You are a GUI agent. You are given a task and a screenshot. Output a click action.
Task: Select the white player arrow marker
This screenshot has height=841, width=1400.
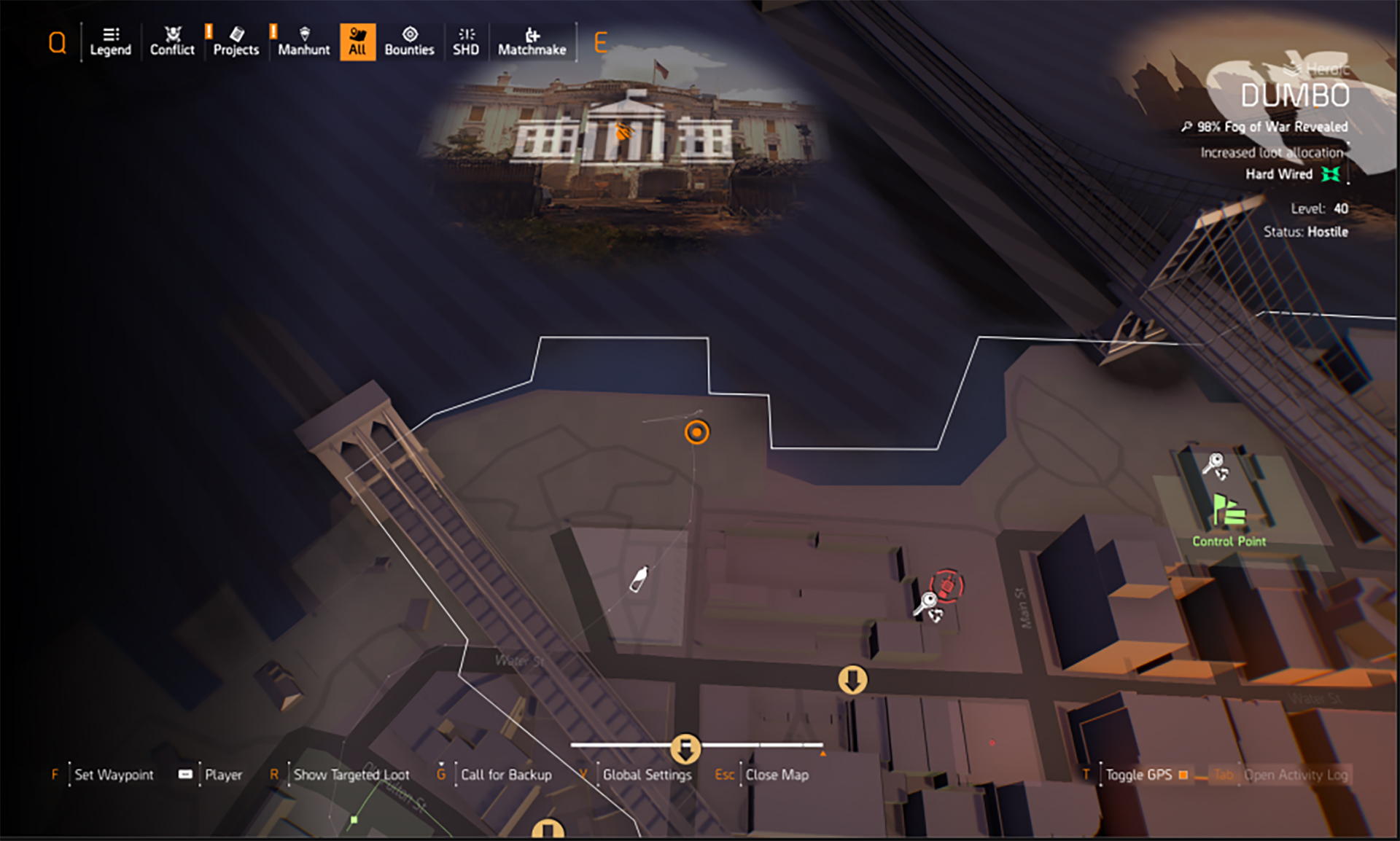point(639,579)
